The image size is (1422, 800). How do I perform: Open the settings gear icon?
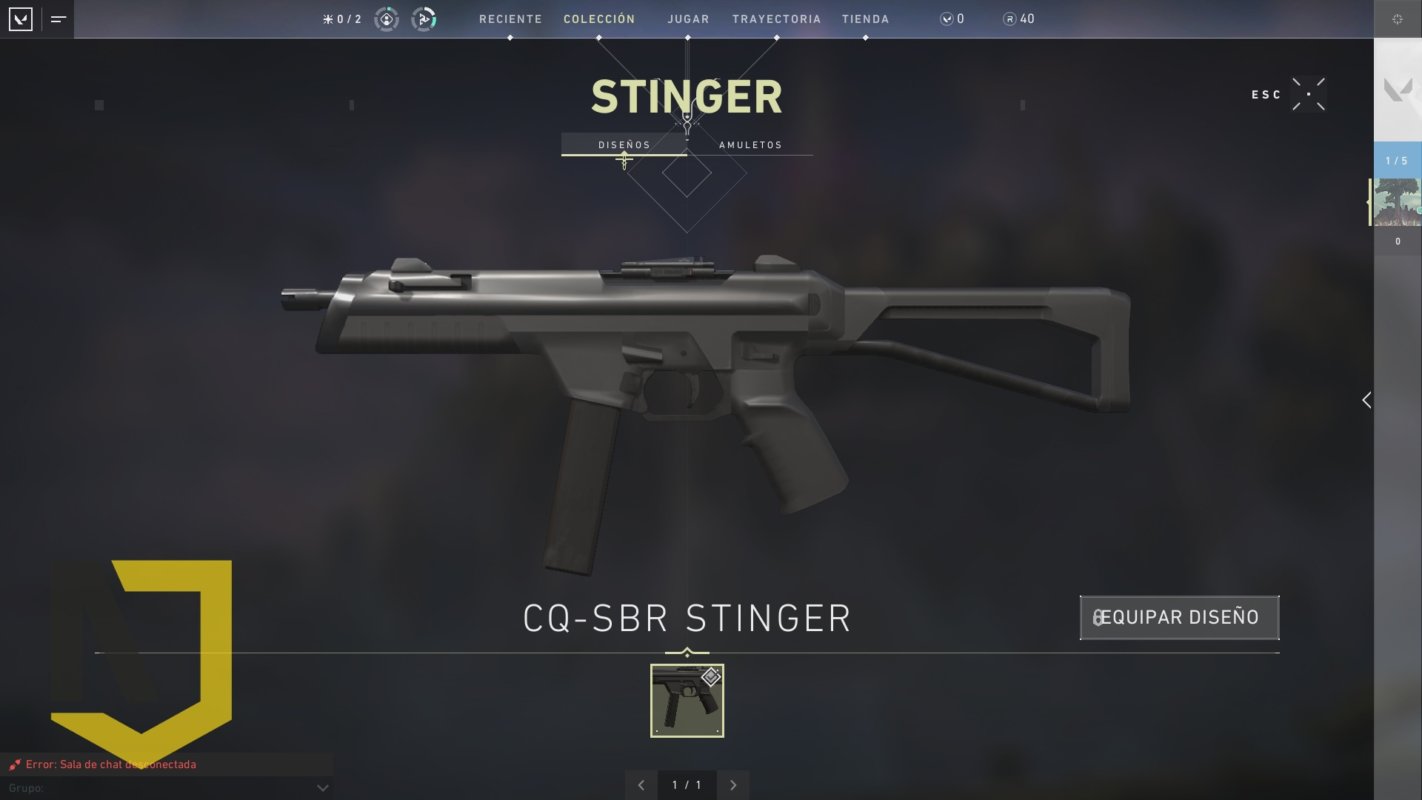(x=1397, y=19)
